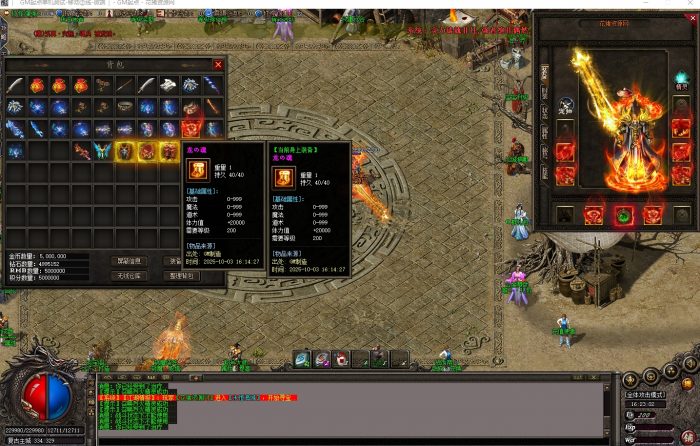Viewport: 700px width, 446px height.
Task: Click the green gem equipment slot
Action: [x=623, y=214]
